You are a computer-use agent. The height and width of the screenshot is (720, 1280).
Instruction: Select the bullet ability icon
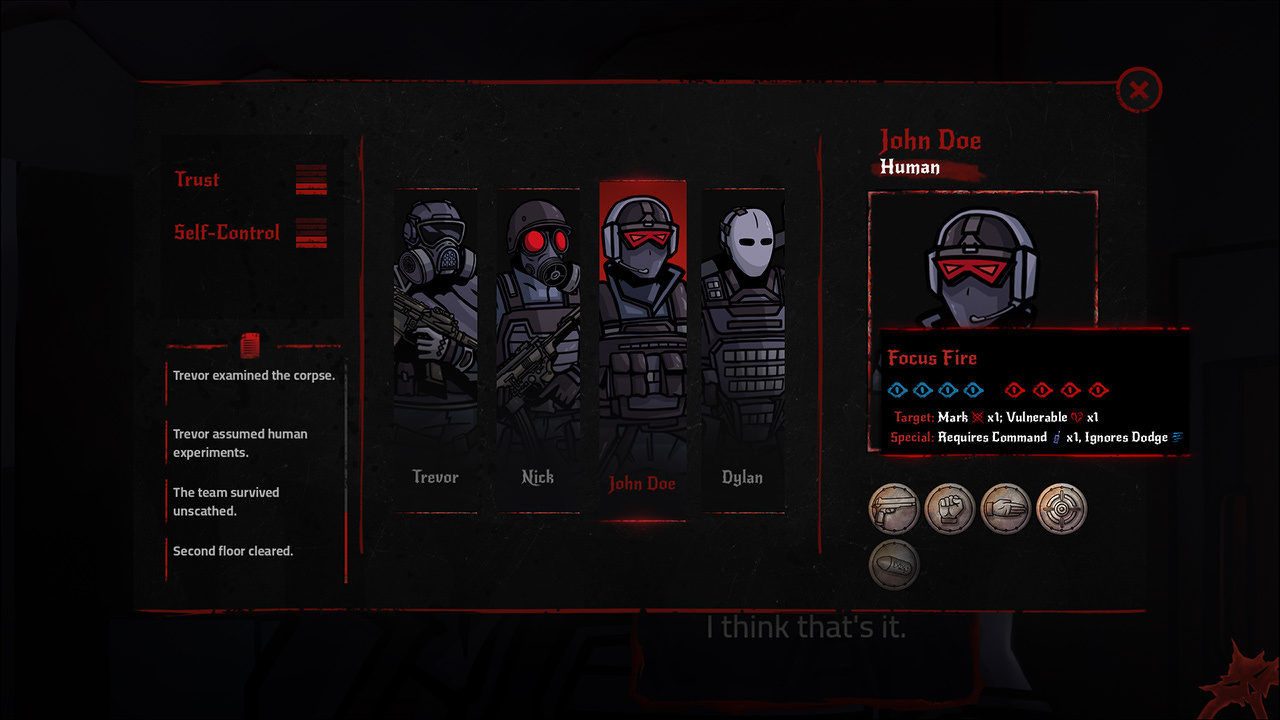coord(894,565)
